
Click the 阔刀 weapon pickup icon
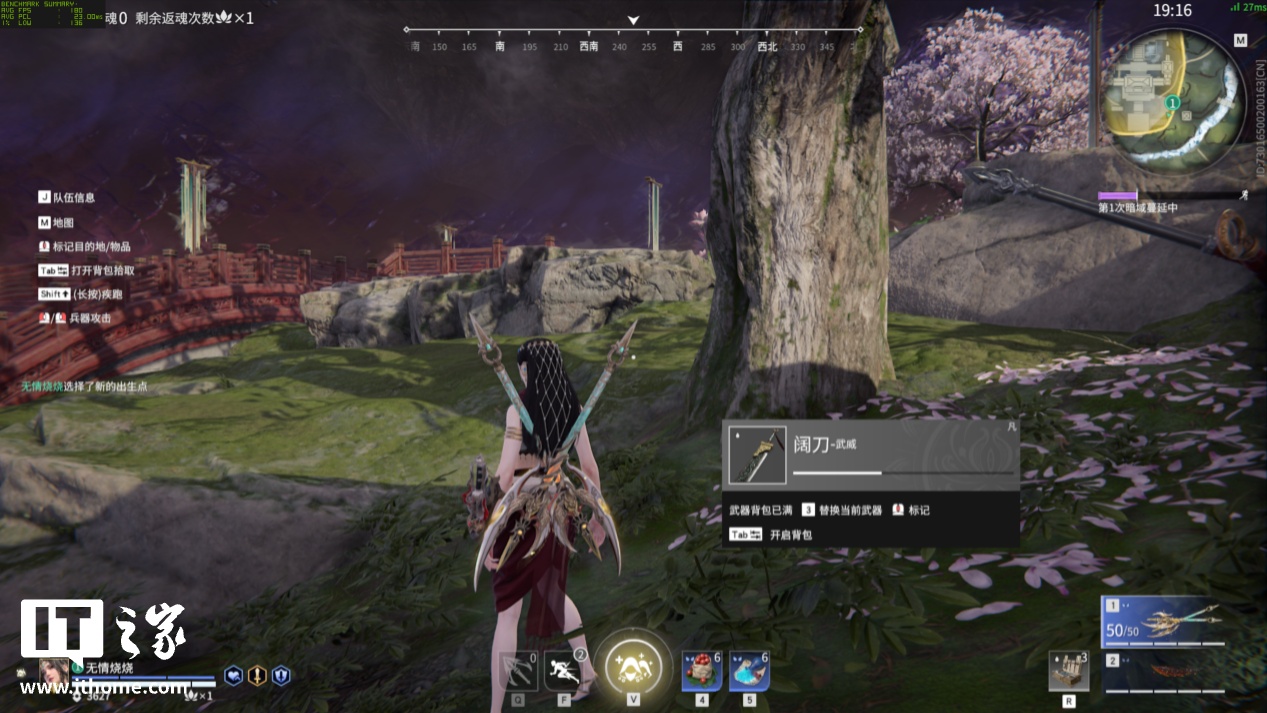coord(757,456)
